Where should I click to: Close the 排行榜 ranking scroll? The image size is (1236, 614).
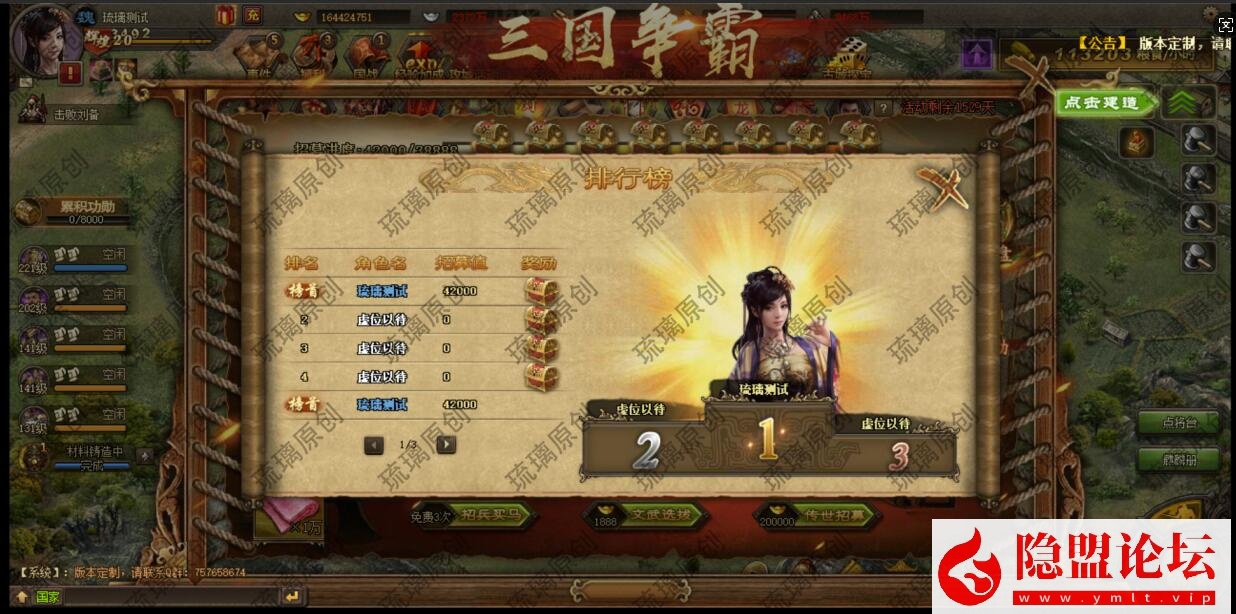pyautogui.click(x=944, y=188)
